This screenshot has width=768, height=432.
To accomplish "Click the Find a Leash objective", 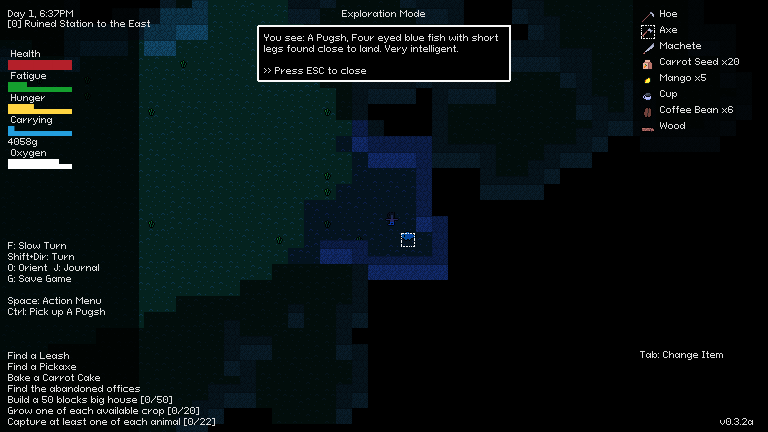I will coord(38,356).
